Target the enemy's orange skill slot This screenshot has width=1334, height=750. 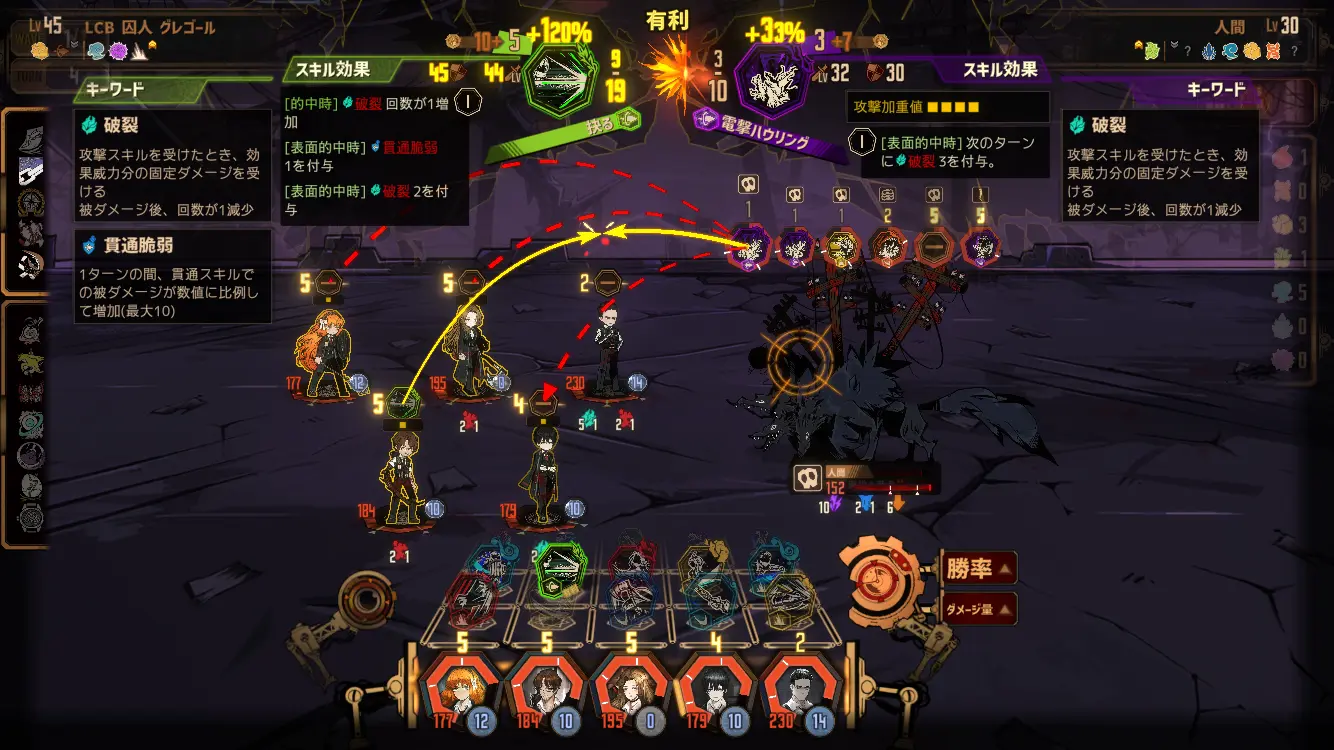889,246
